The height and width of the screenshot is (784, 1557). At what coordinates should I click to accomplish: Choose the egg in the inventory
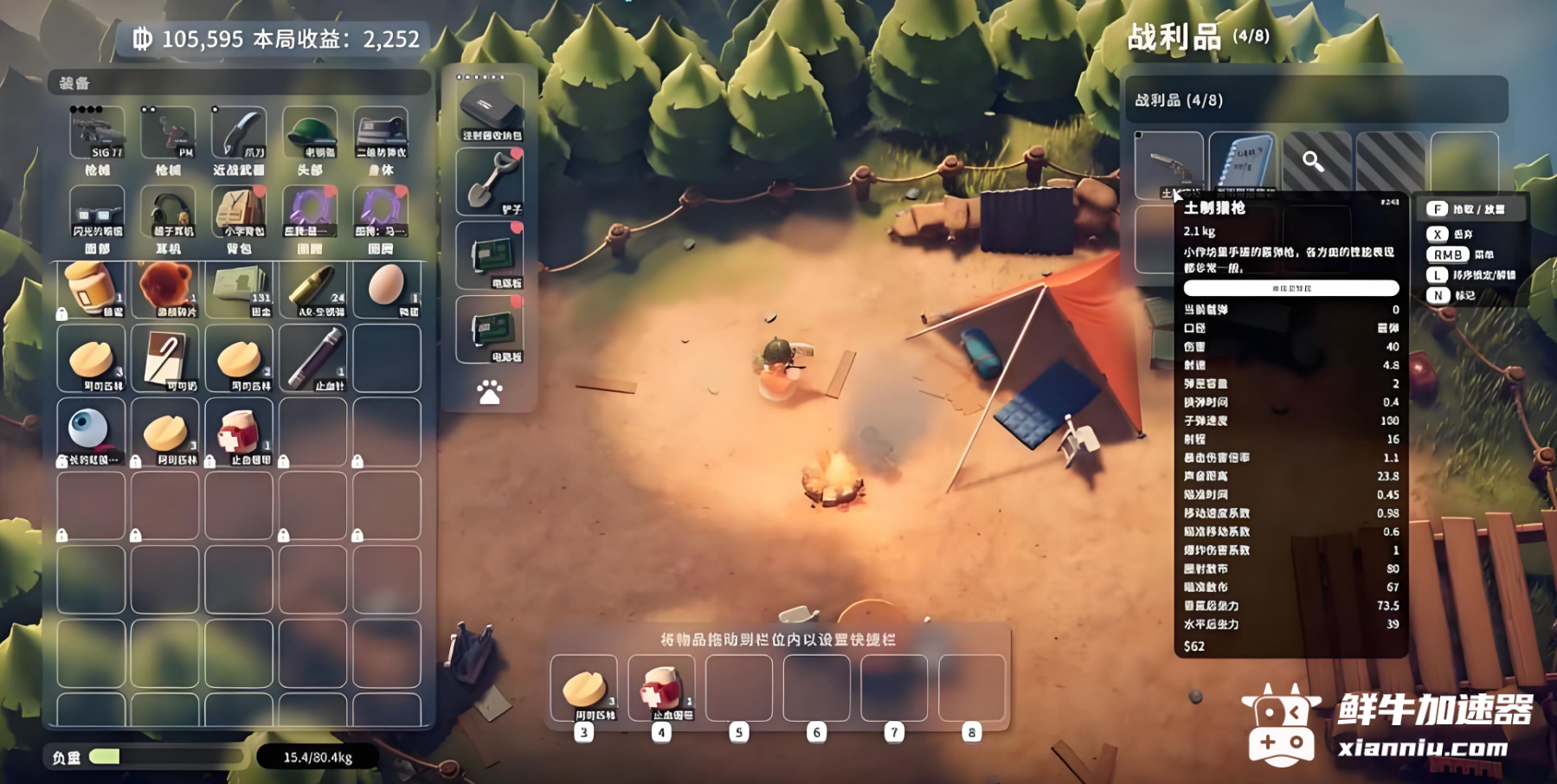point(386,286)
